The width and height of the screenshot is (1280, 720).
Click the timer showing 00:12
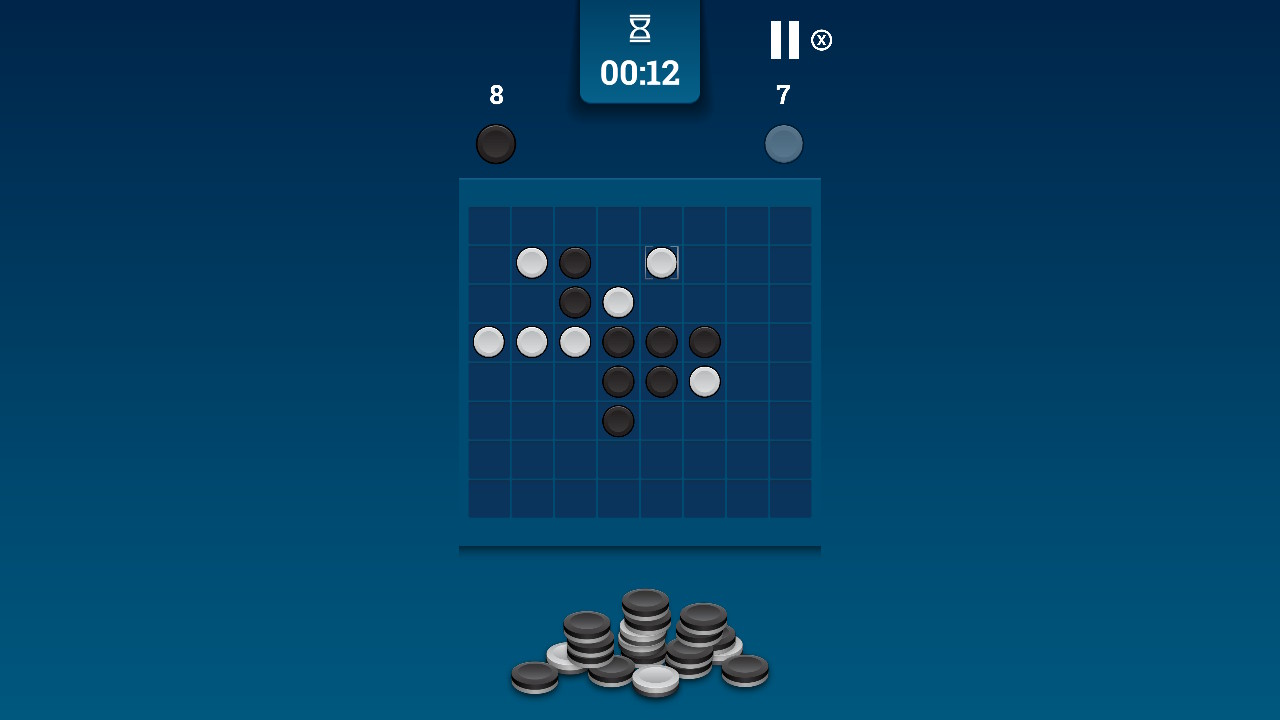pyautogui.click(x=639, y=72)
